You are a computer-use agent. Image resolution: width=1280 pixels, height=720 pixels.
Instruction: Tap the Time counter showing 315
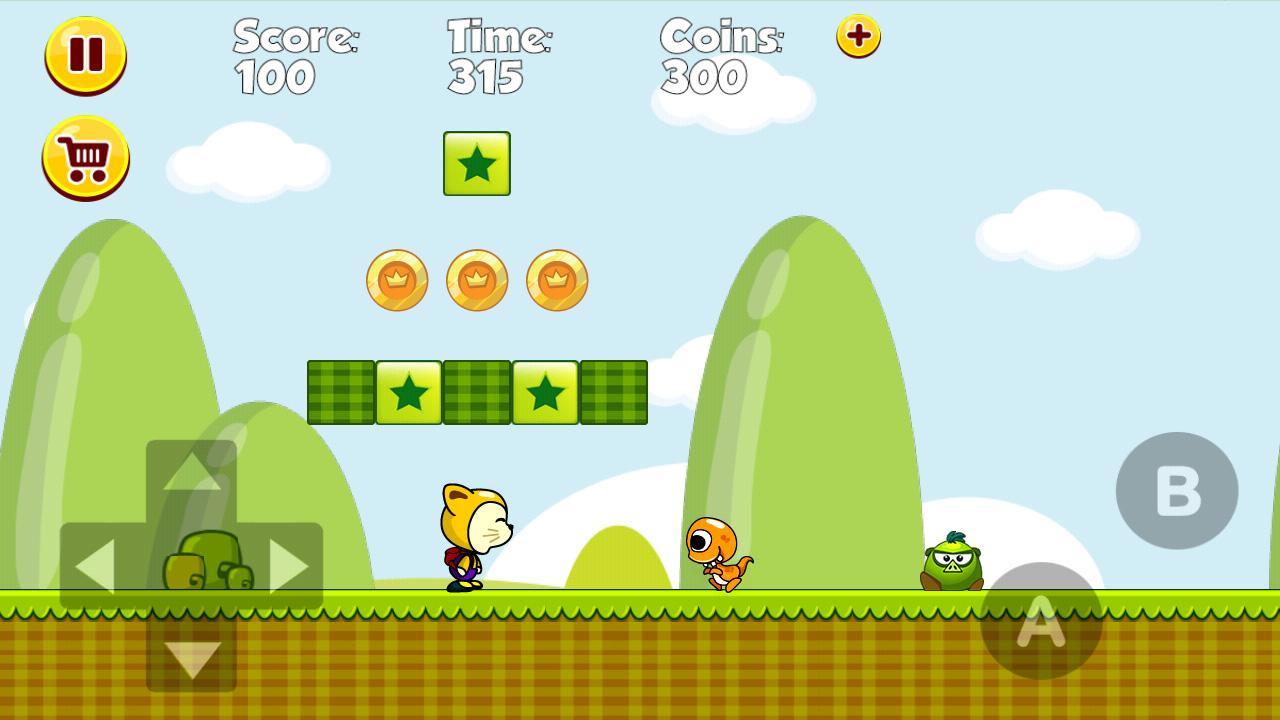click(497, 55)
